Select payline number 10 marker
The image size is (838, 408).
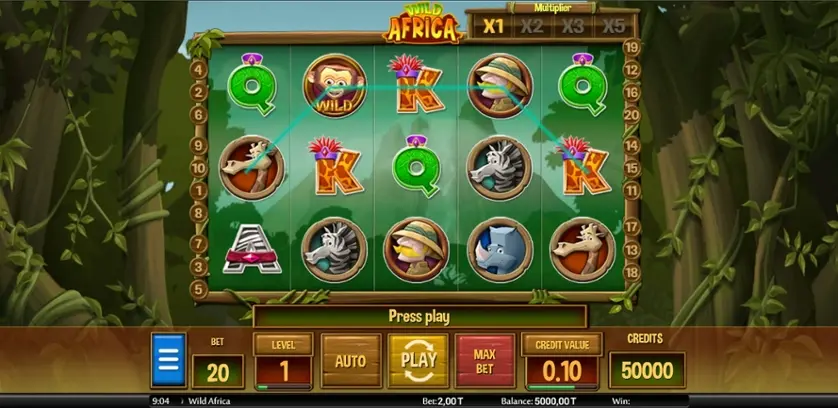(198, 169)
